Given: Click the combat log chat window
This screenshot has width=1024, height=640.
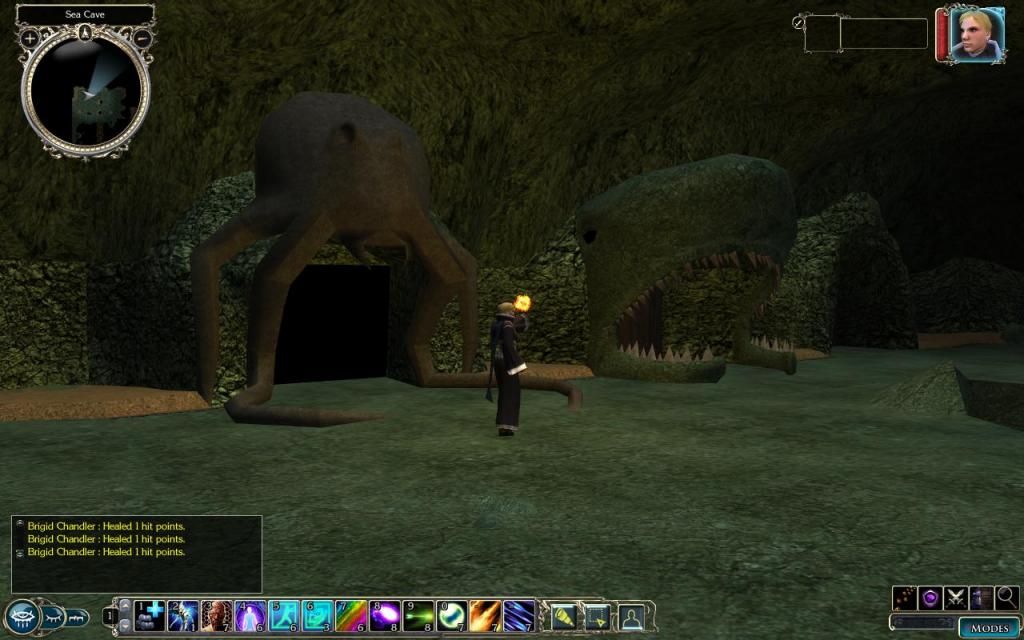Looking at the screenshot, I should tap(136, 553).
